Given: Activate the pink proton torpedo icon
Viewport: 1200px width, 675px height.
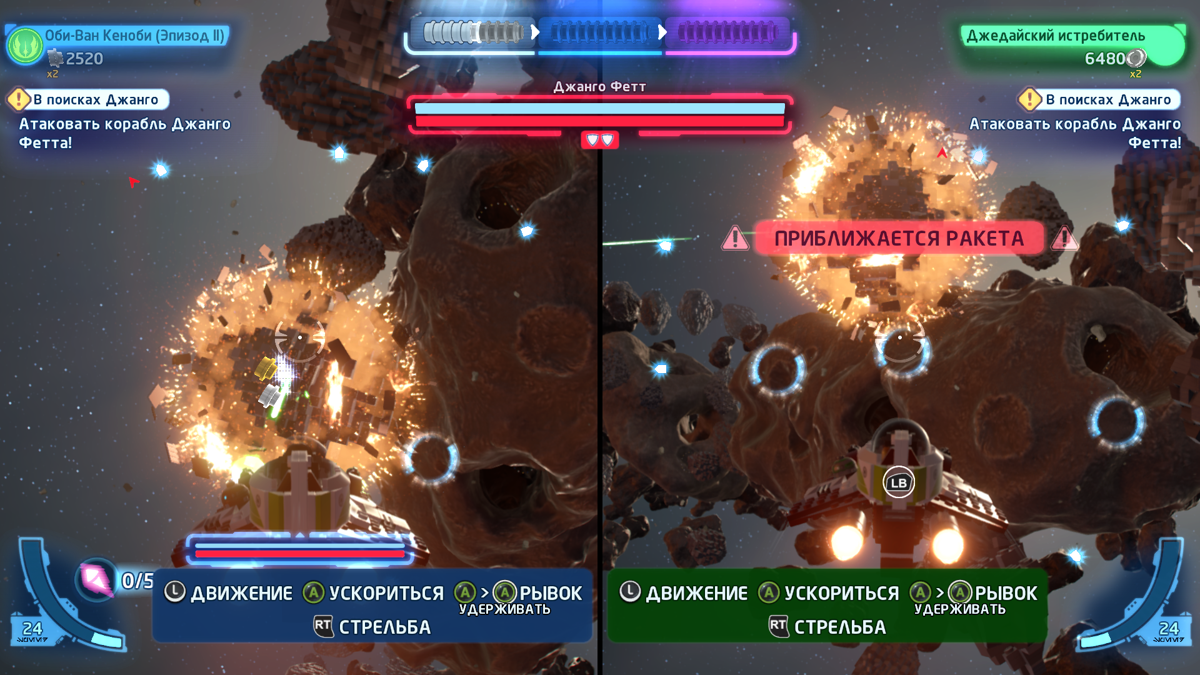Looking at the screenshot, I should coord(97,578).
